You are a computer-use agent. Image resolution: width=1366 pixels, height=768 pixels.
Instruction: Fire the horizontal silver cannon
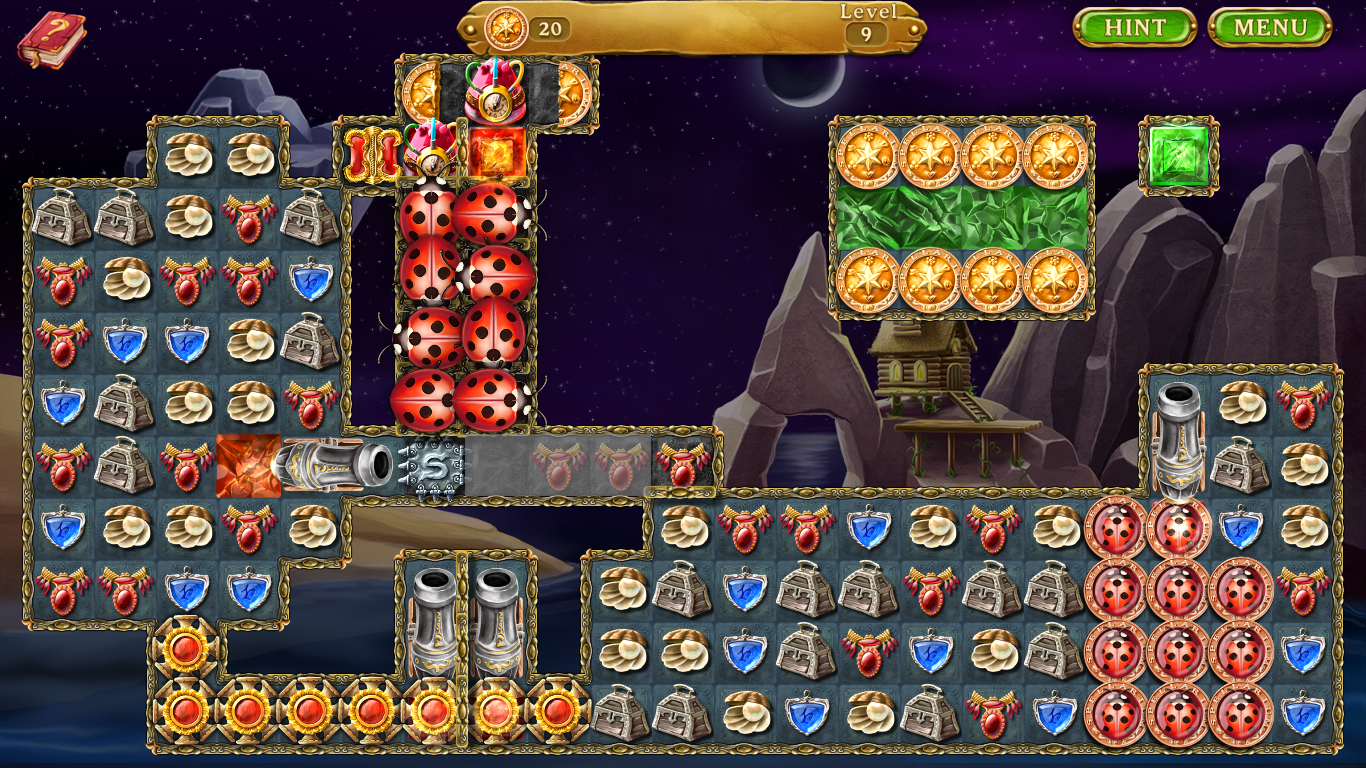334,465
